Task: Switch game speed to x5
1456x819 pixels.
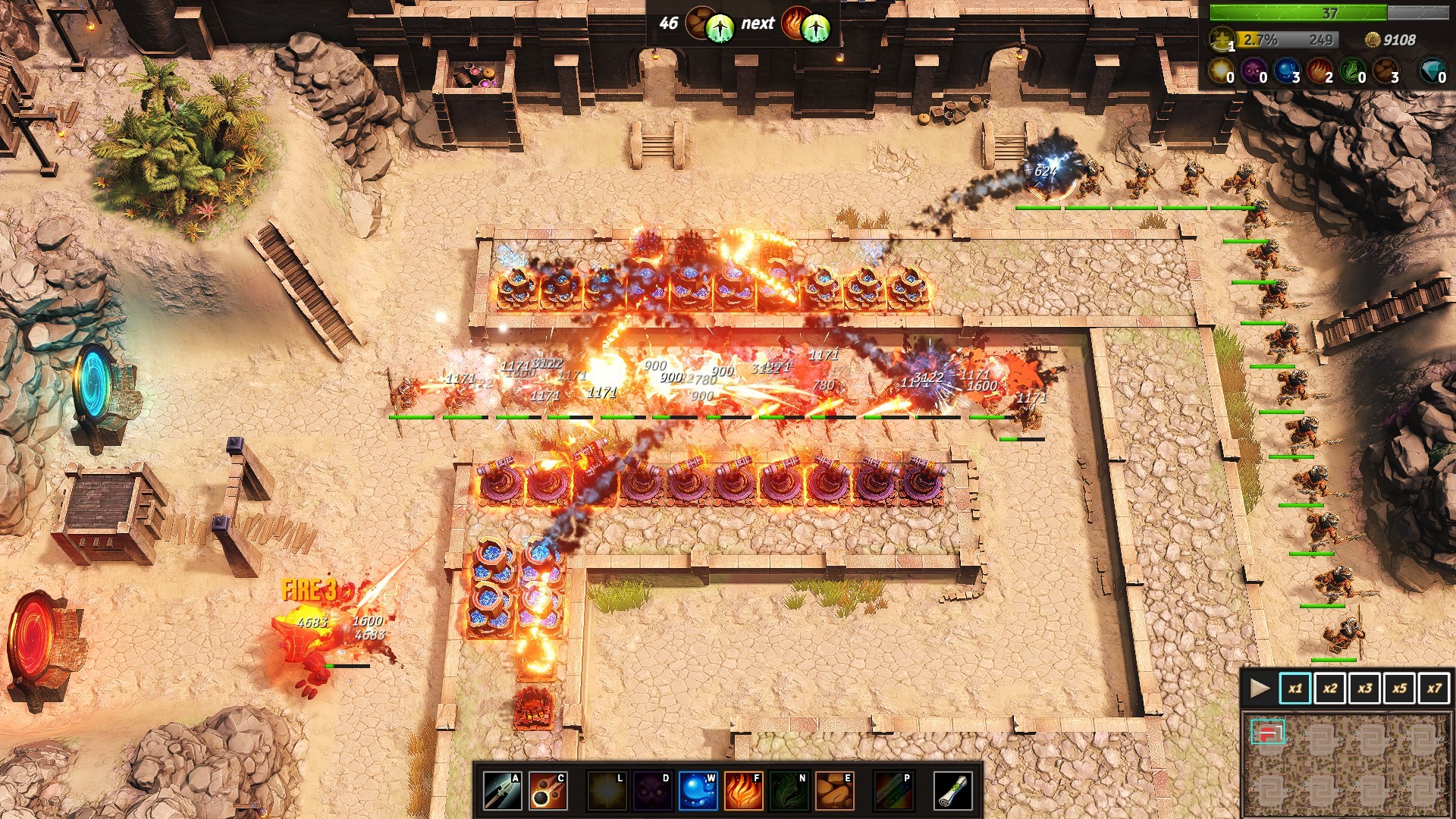Action: coord(1399,689)
